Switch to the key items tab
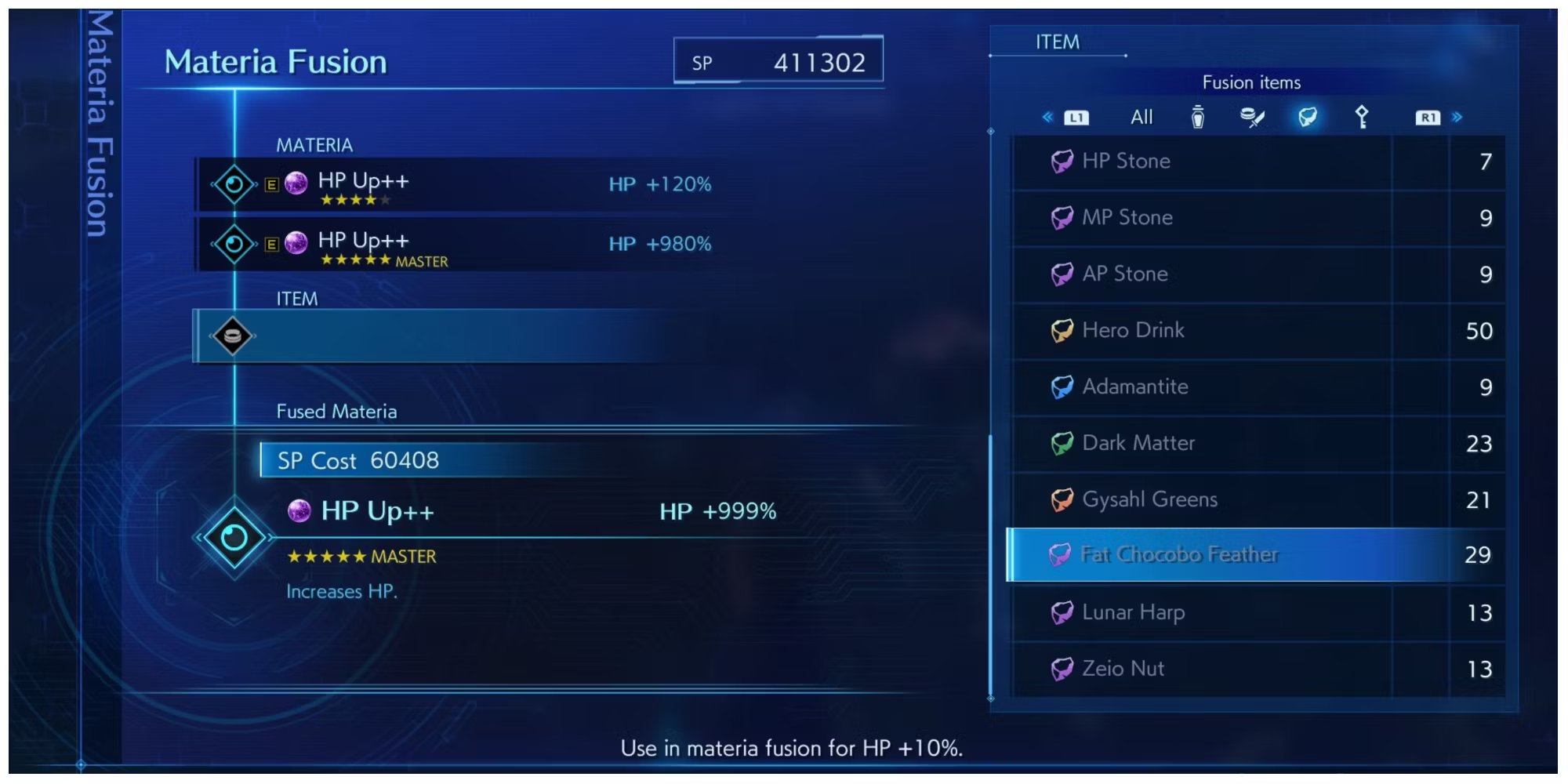This screenshot has width=1568, height=784. point(1362,118)
